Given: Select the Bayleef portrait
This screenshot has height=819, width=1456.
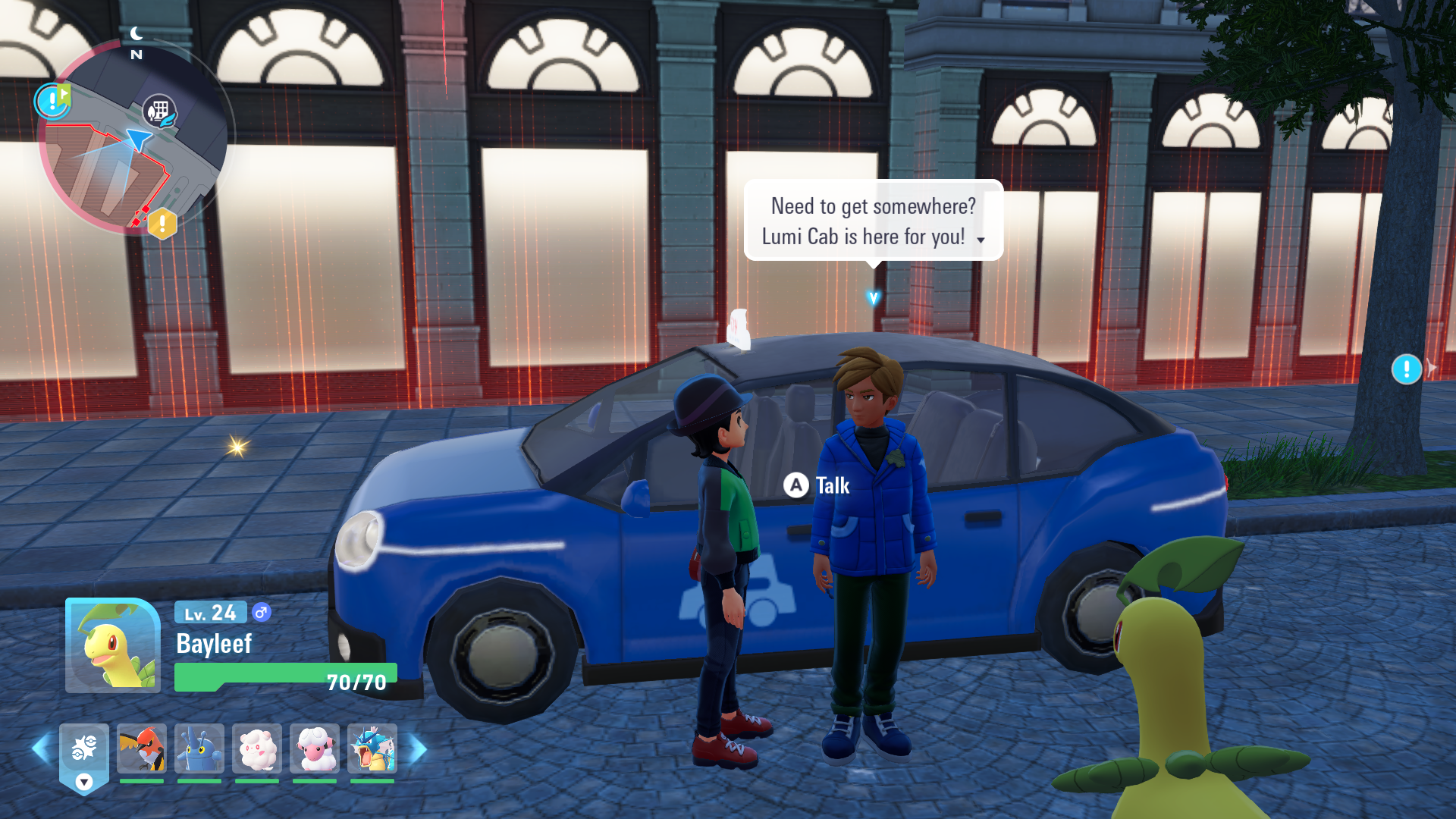Looking at the screenshot, I should coord(113,645).
